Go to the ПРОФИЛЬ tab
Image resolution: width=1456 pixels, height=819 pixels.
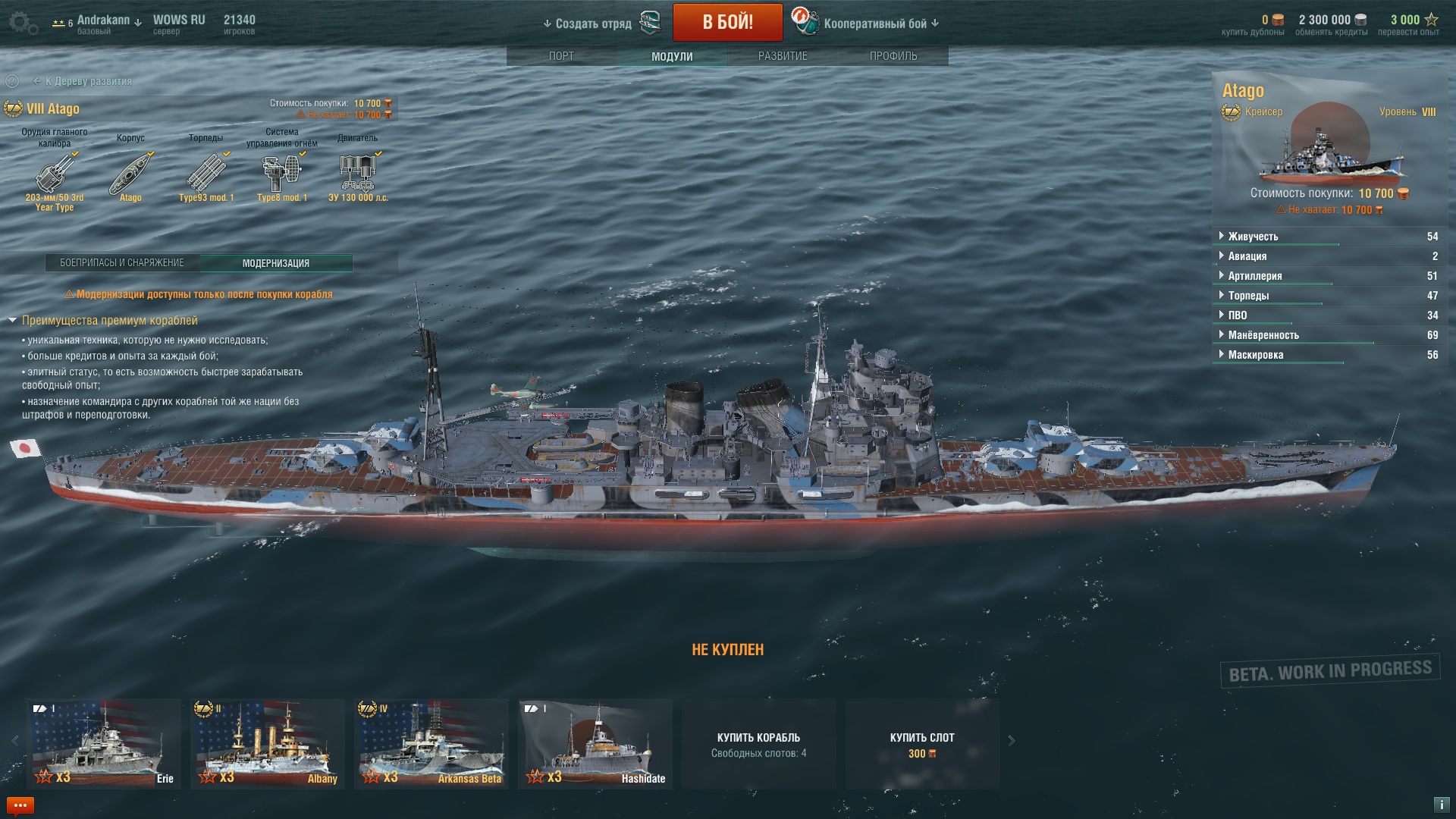coord(893,56)
